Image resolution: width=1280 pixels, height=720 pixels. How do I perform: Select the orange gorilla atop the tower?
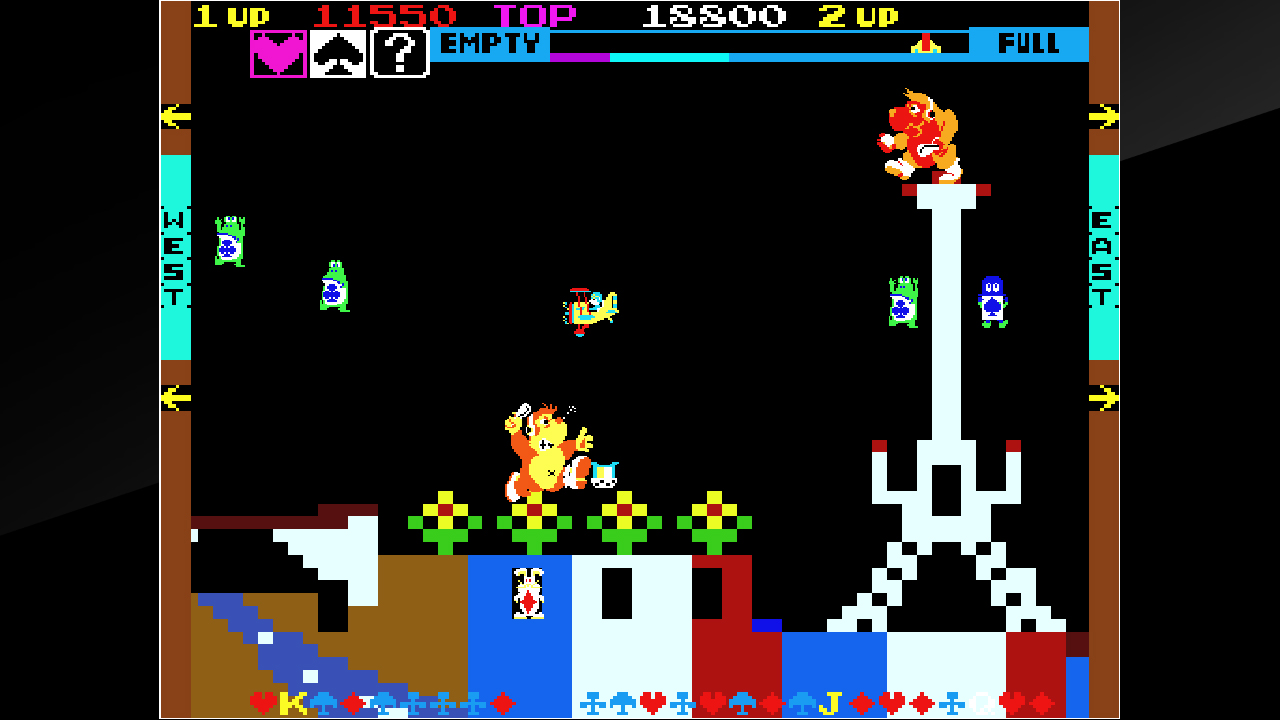[x=922, y=135]
